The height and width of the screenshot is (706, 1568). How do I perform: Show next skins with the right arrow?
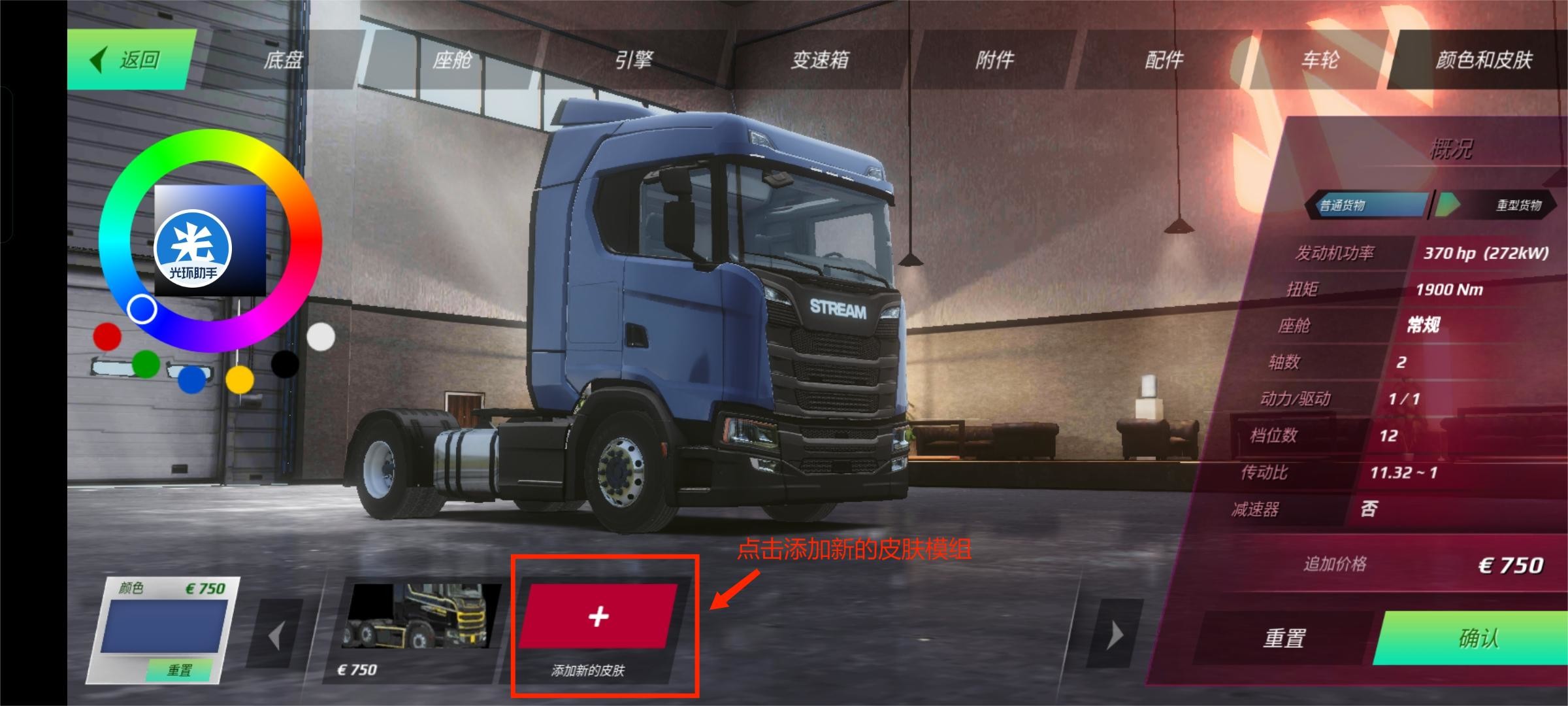[1115, 635]
